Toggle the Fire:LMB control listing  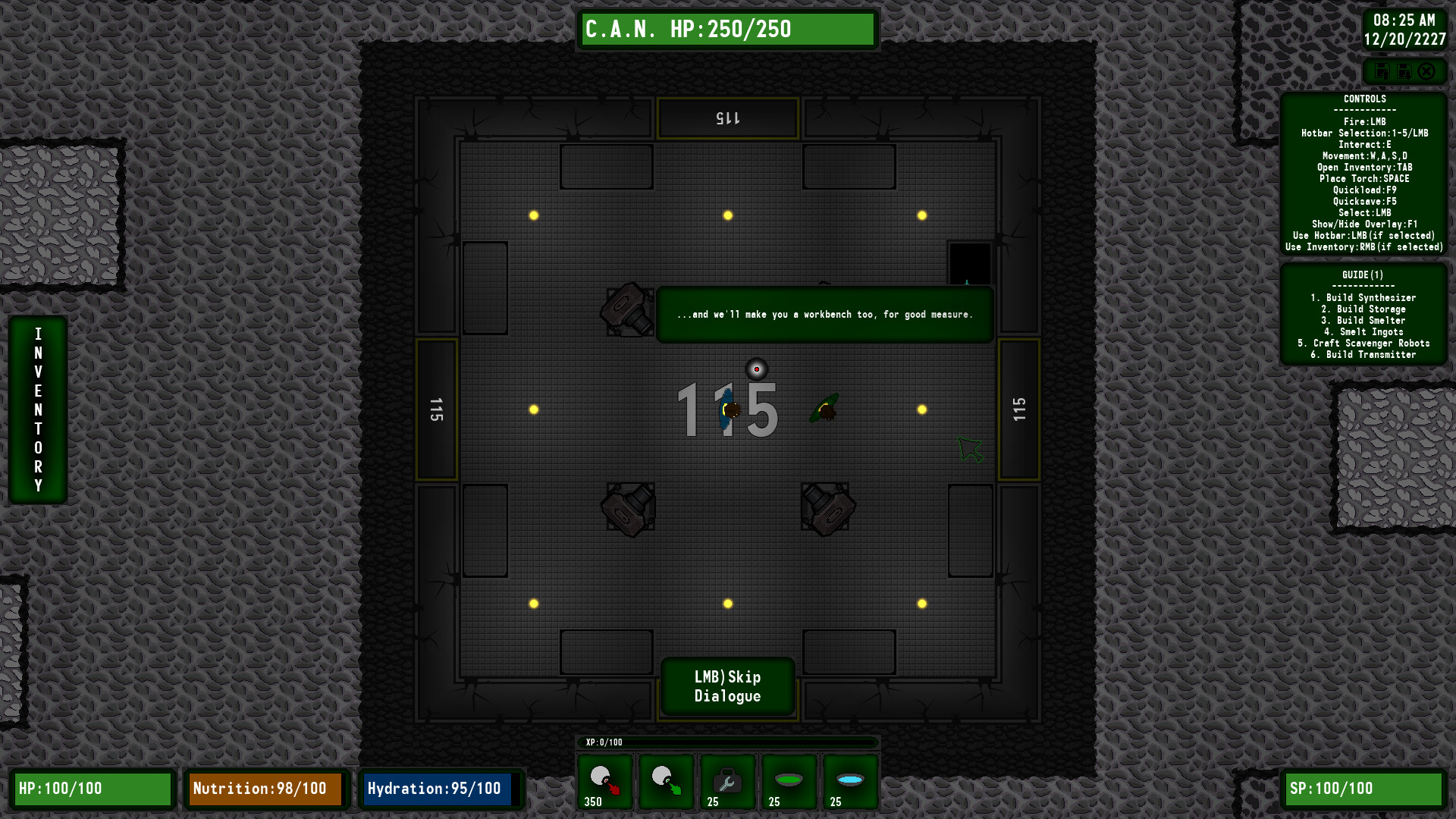pyautogui.click(x=1364, y=121)
